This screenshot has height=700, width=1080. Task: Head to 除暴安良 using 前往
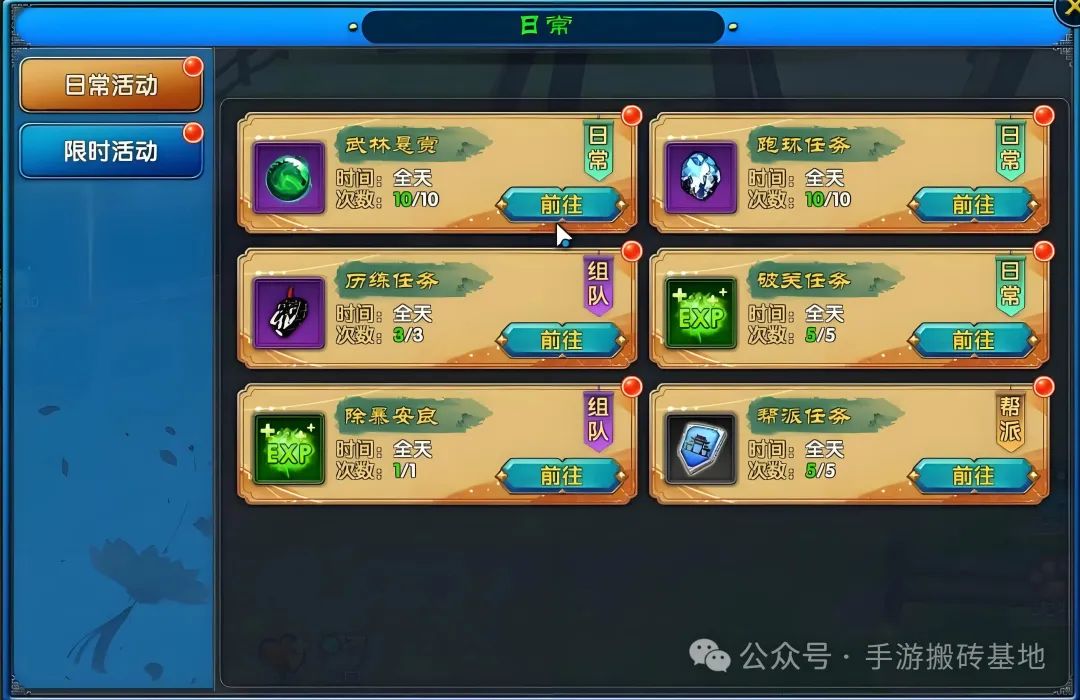(561, 475)
